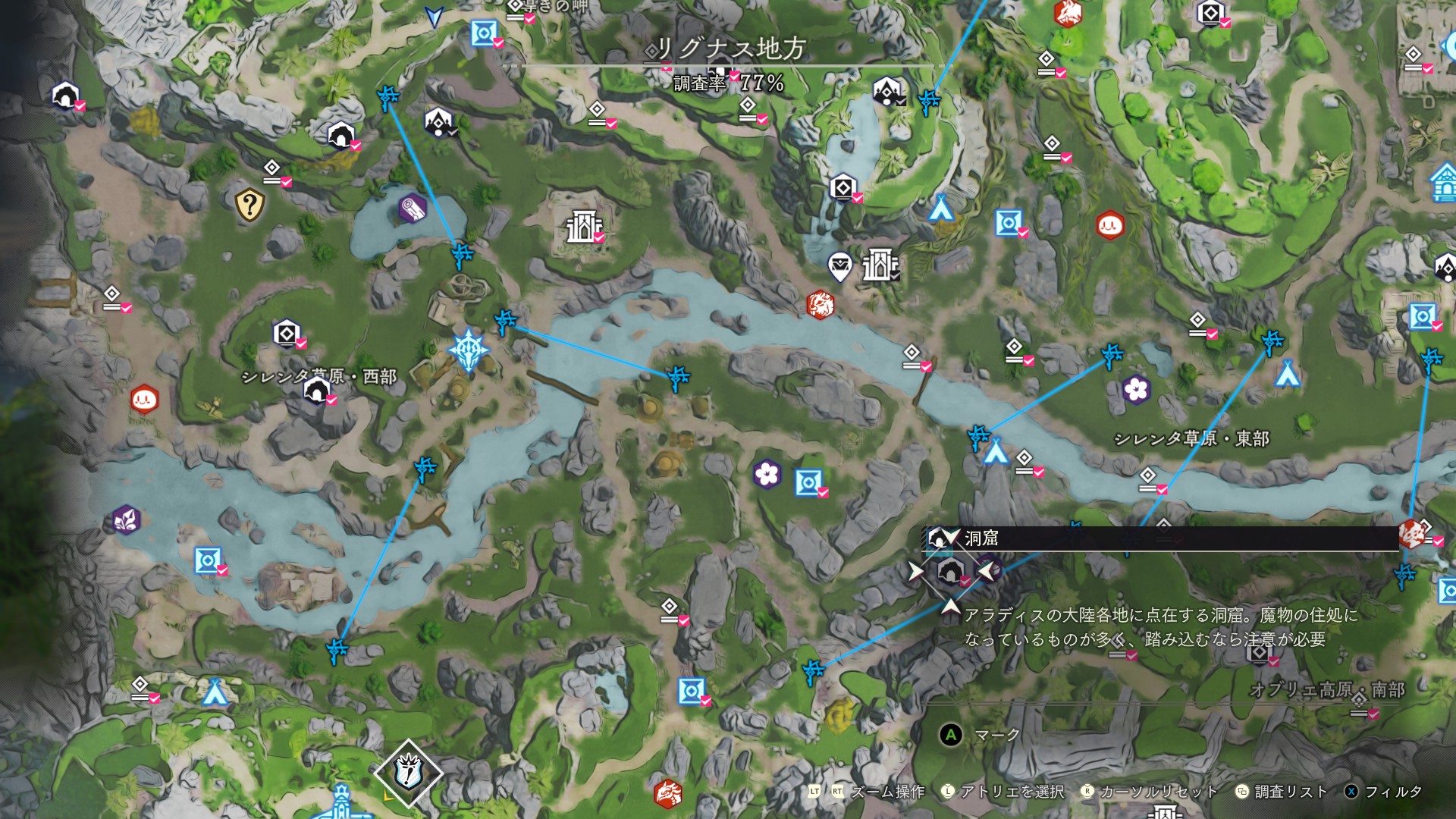Select the diamond-framed quest shield marker
The width and height of the screenshot is (1456, 819).
[408, 773]
